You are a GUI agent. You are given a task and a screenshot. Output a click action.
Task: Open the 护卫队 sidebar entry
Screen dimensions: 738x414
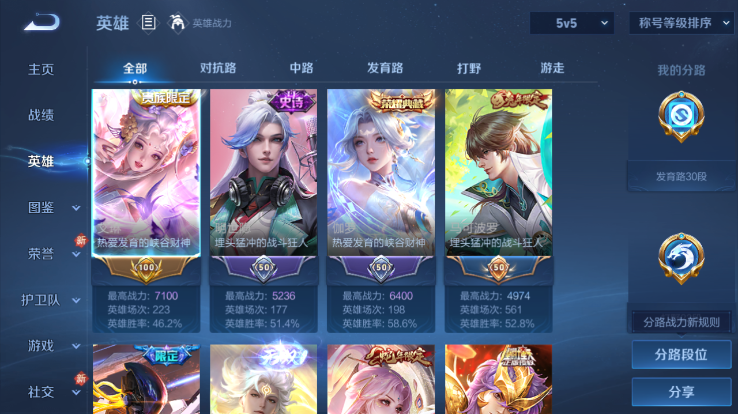[x=41, y=299]
